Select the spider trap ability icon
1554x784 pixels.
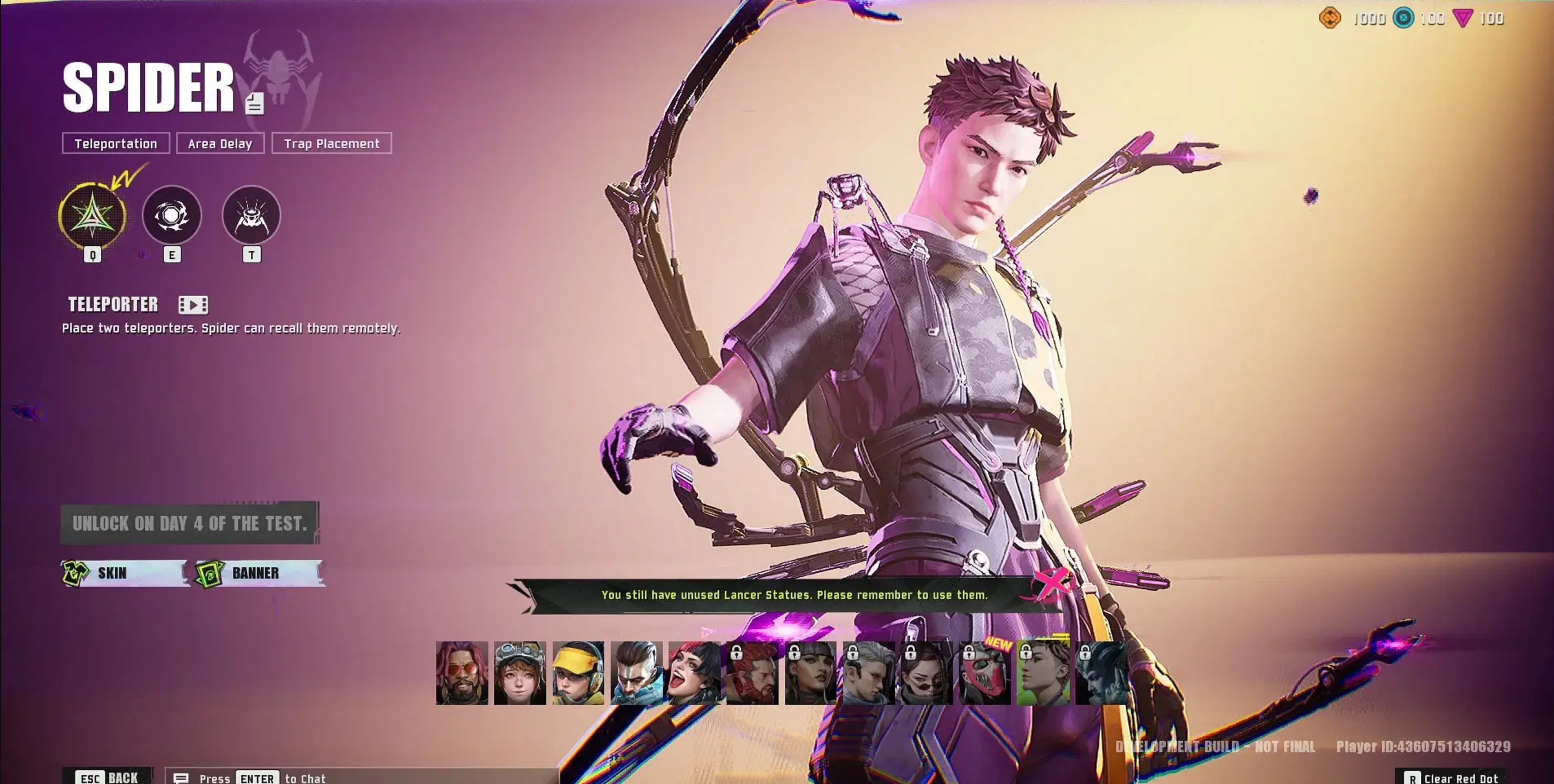[252, 215]
